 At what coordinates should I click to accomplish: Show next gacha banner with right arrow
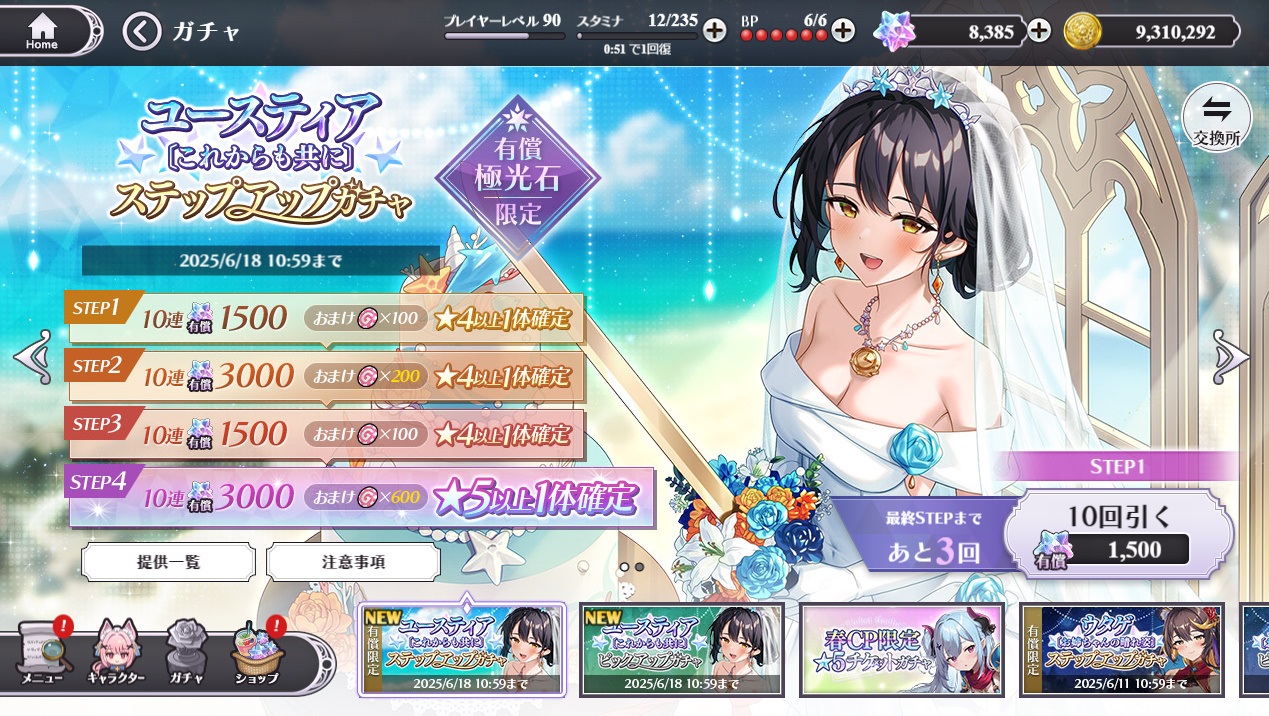(1233, 356)
